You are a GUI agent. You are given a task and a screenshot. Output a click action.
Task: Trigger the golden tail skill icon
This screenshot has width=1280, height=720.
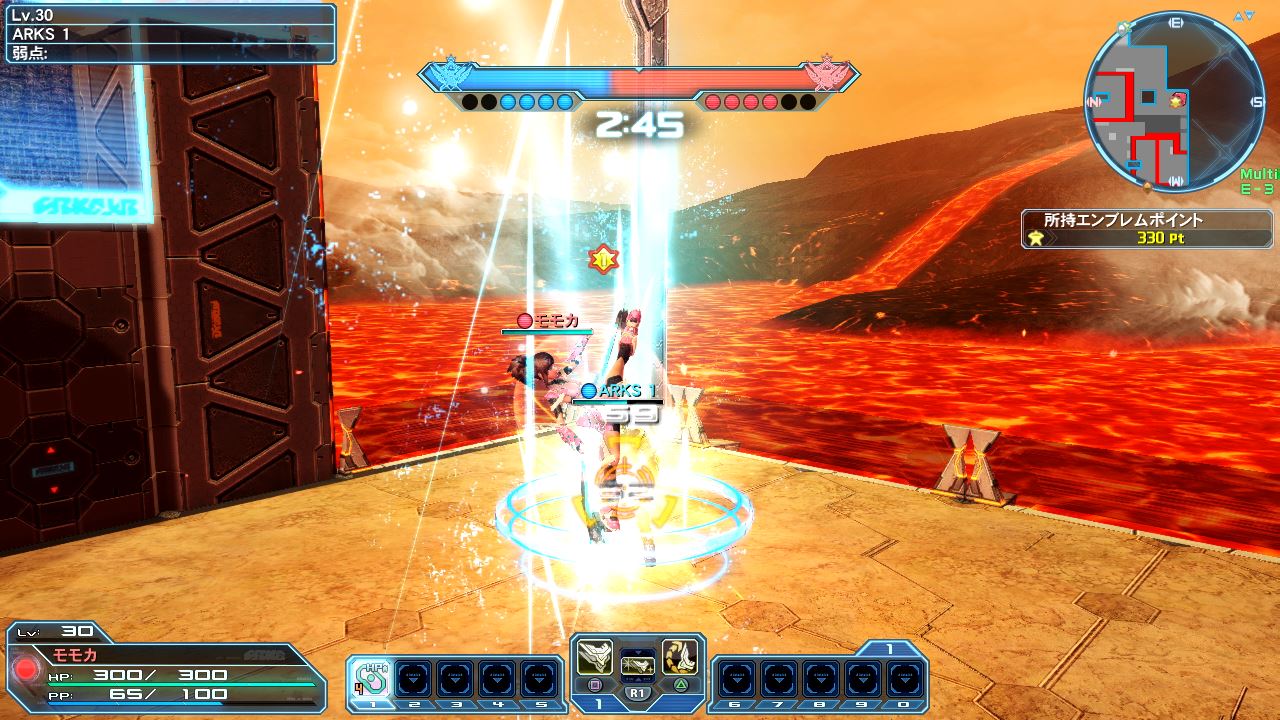click(679, 657)
